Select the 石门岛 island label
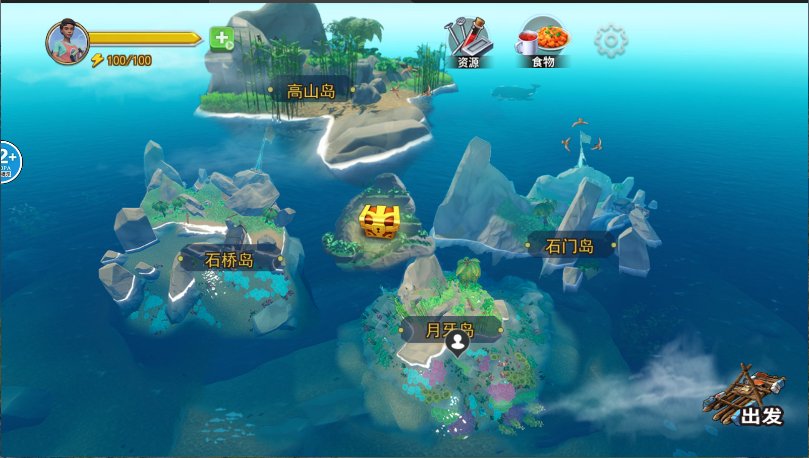The image size is (809, 458). click(570, 246)
